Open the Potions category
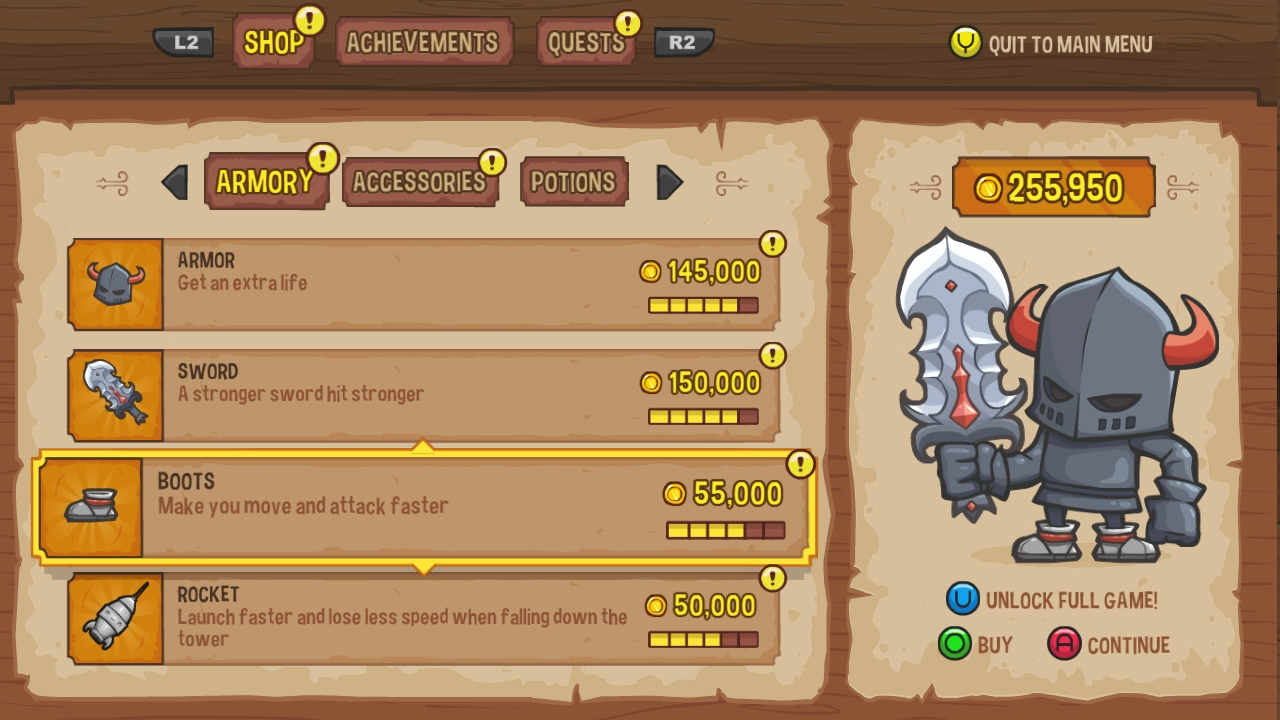1280x720 pixels. pos(573,182)
